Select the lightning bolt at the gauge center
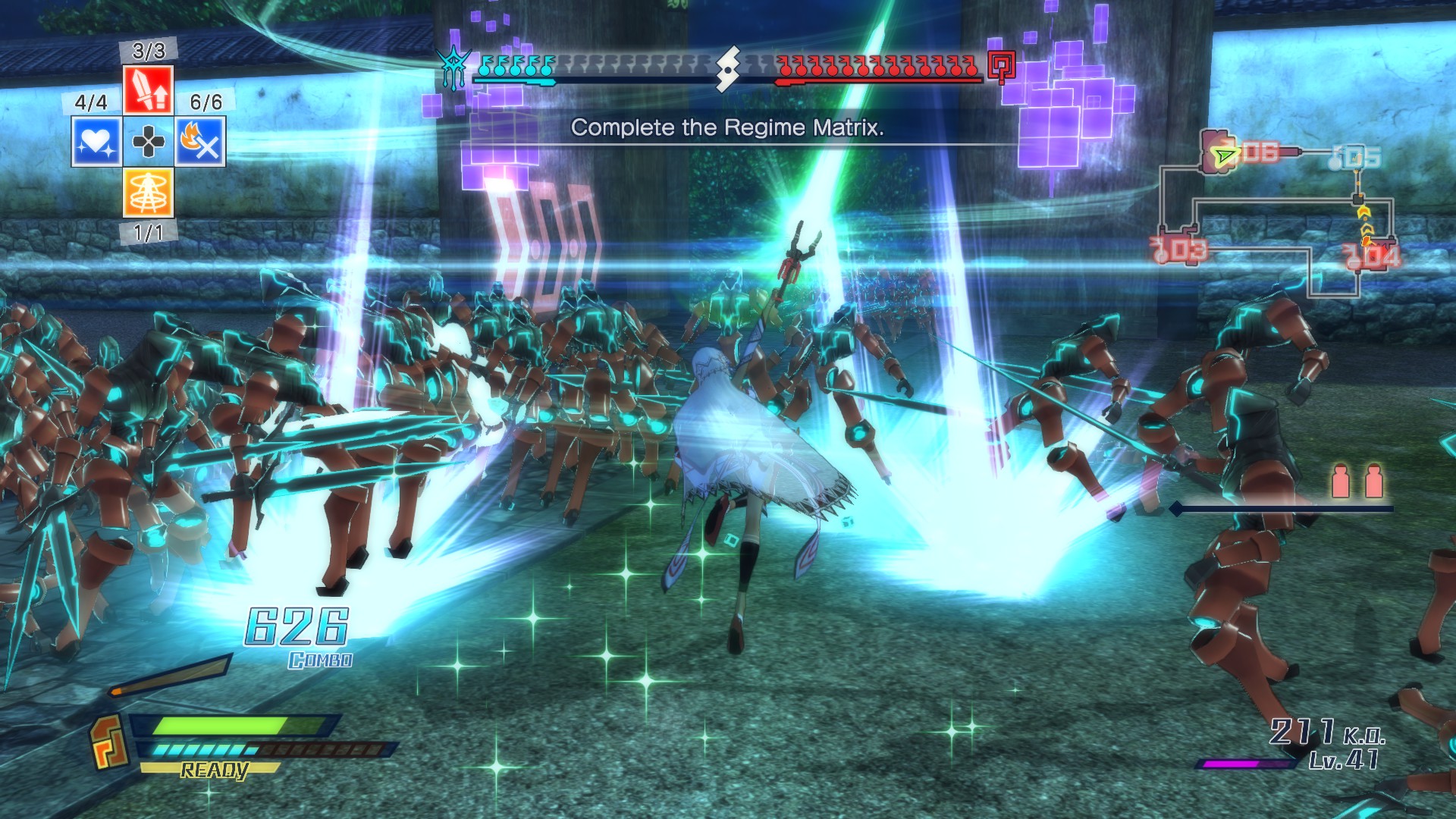The width and height of the screenshot is (1456, 819). [x=730, y=70]
